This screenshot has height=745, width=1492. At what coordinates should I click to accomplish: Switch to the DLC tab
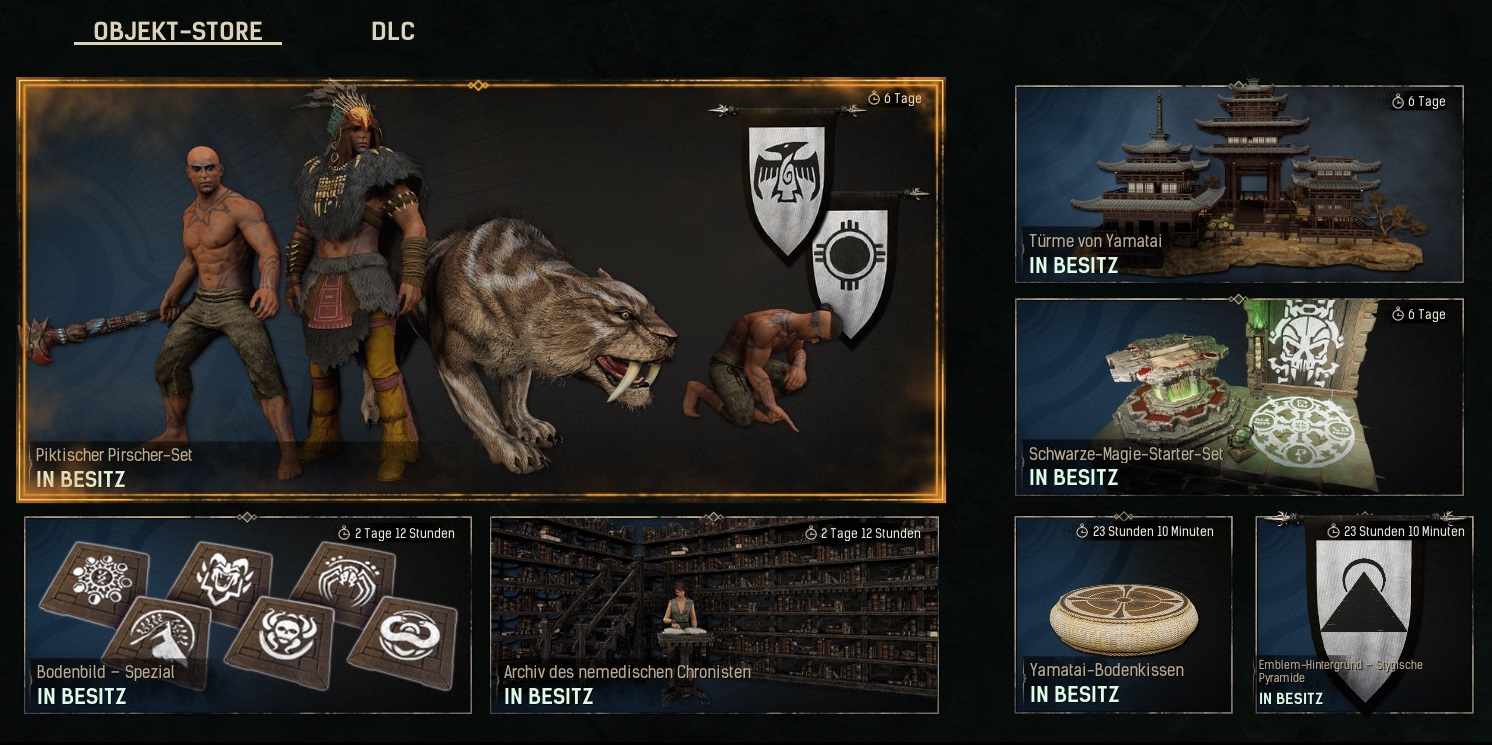click(392, 31)
